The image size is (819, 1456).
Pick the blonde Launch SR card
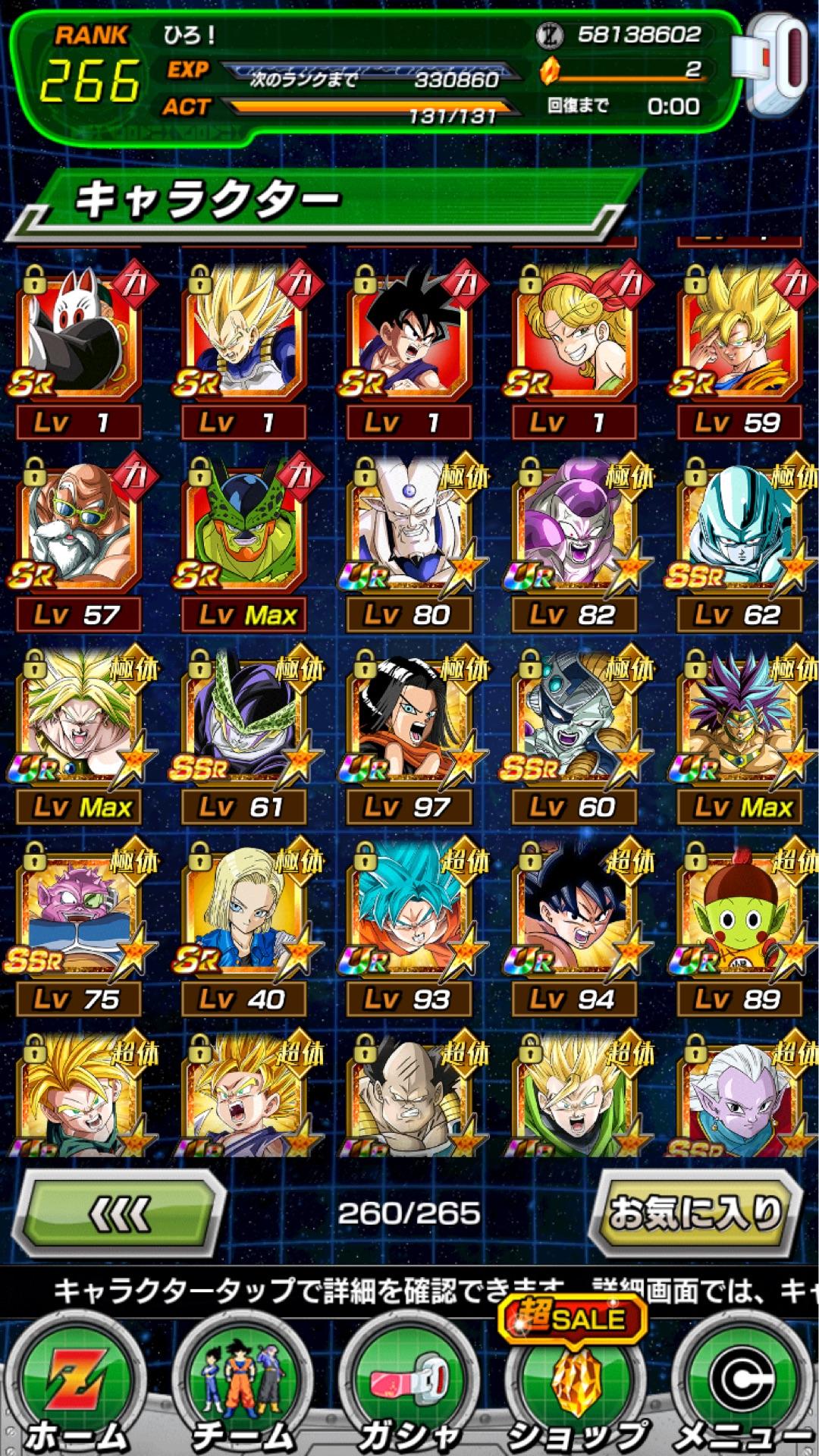574,334
